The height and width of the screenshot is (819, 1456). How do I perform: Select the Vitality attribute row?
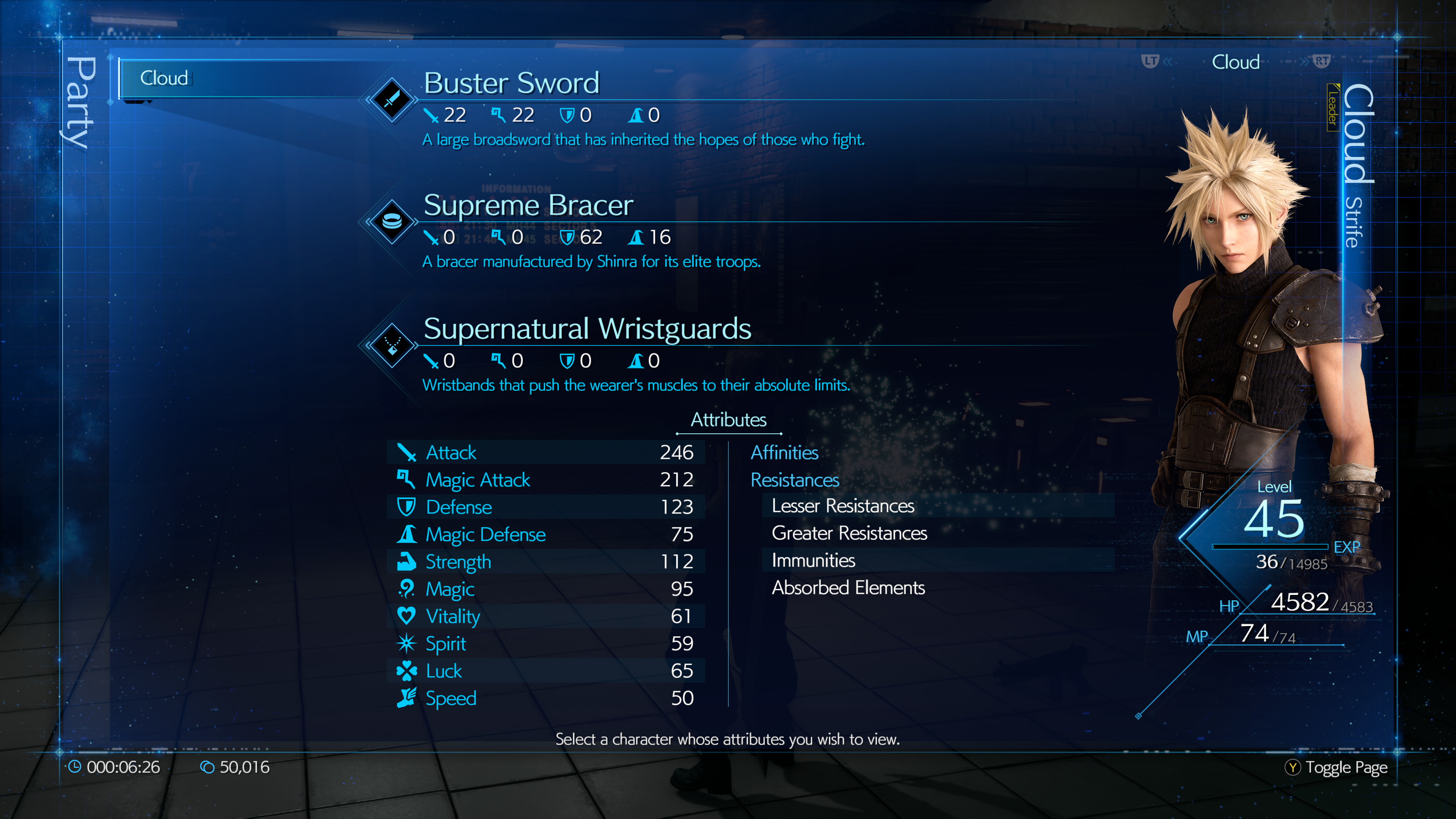(x=546, y=616)
